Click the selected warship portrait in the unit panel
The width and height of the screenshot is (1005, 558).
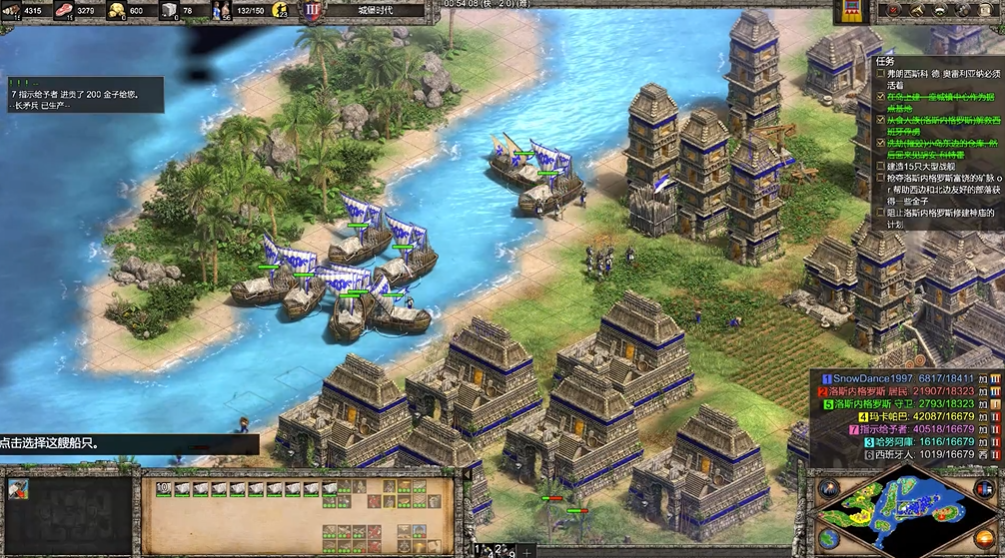pyautogui.click(x=18, y=489)
